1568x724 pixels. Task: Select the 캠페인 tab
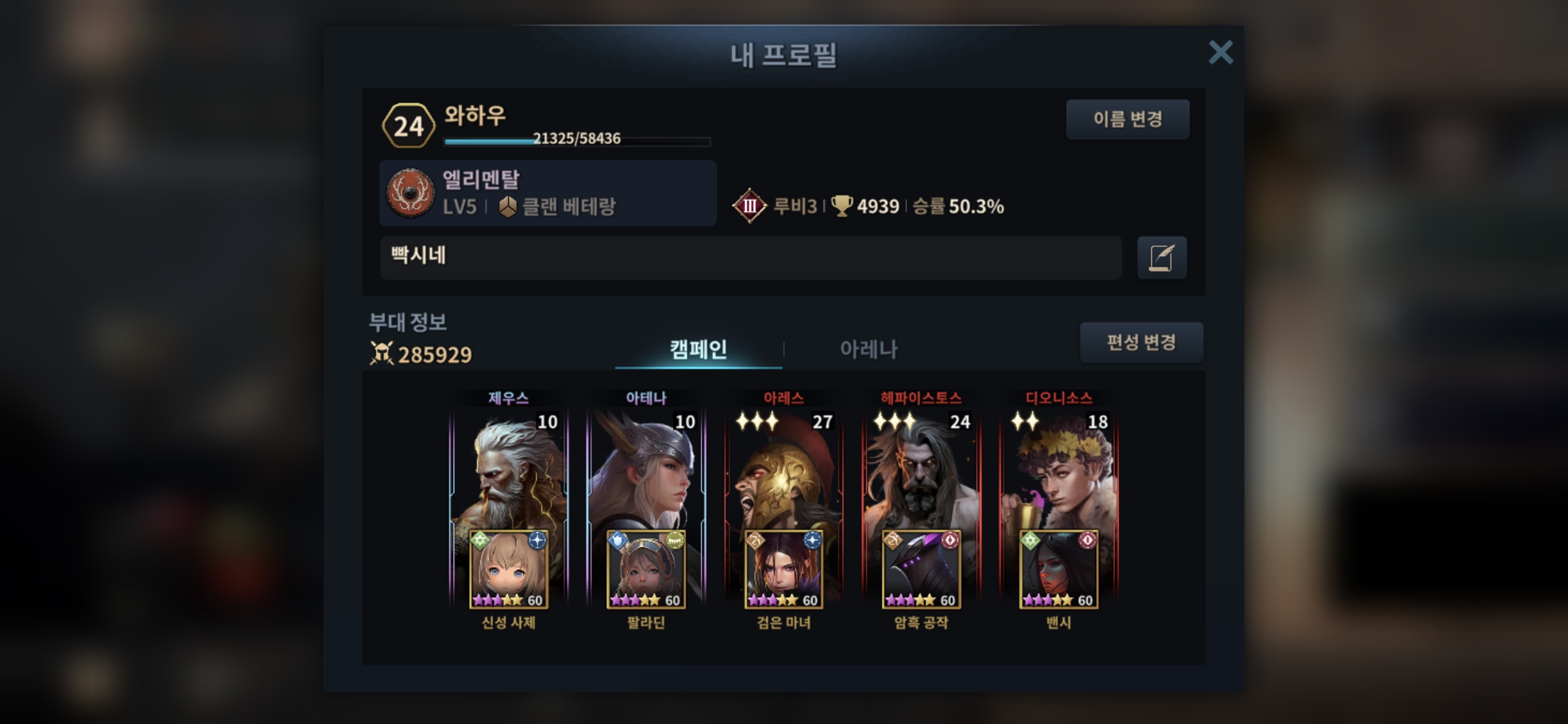click(x=698, y=349)
